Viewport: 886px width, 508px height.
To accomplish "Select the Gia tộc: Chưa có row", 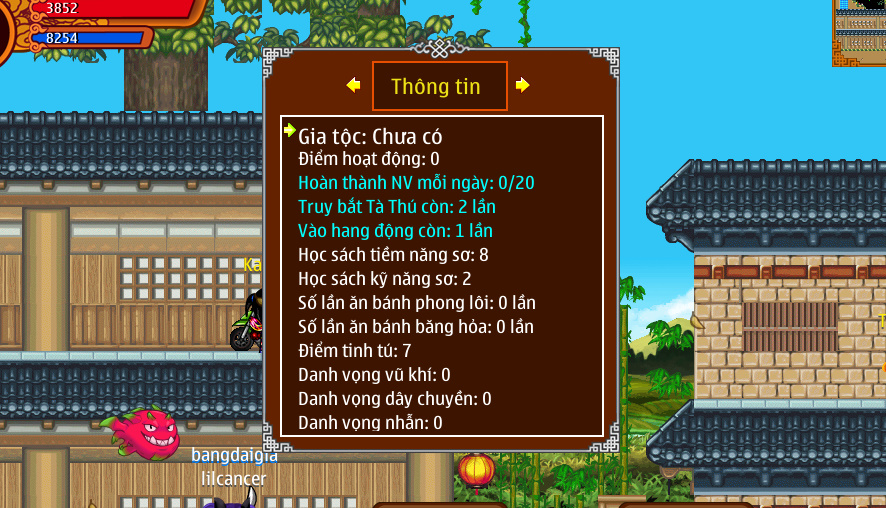I will coord(370,136).
